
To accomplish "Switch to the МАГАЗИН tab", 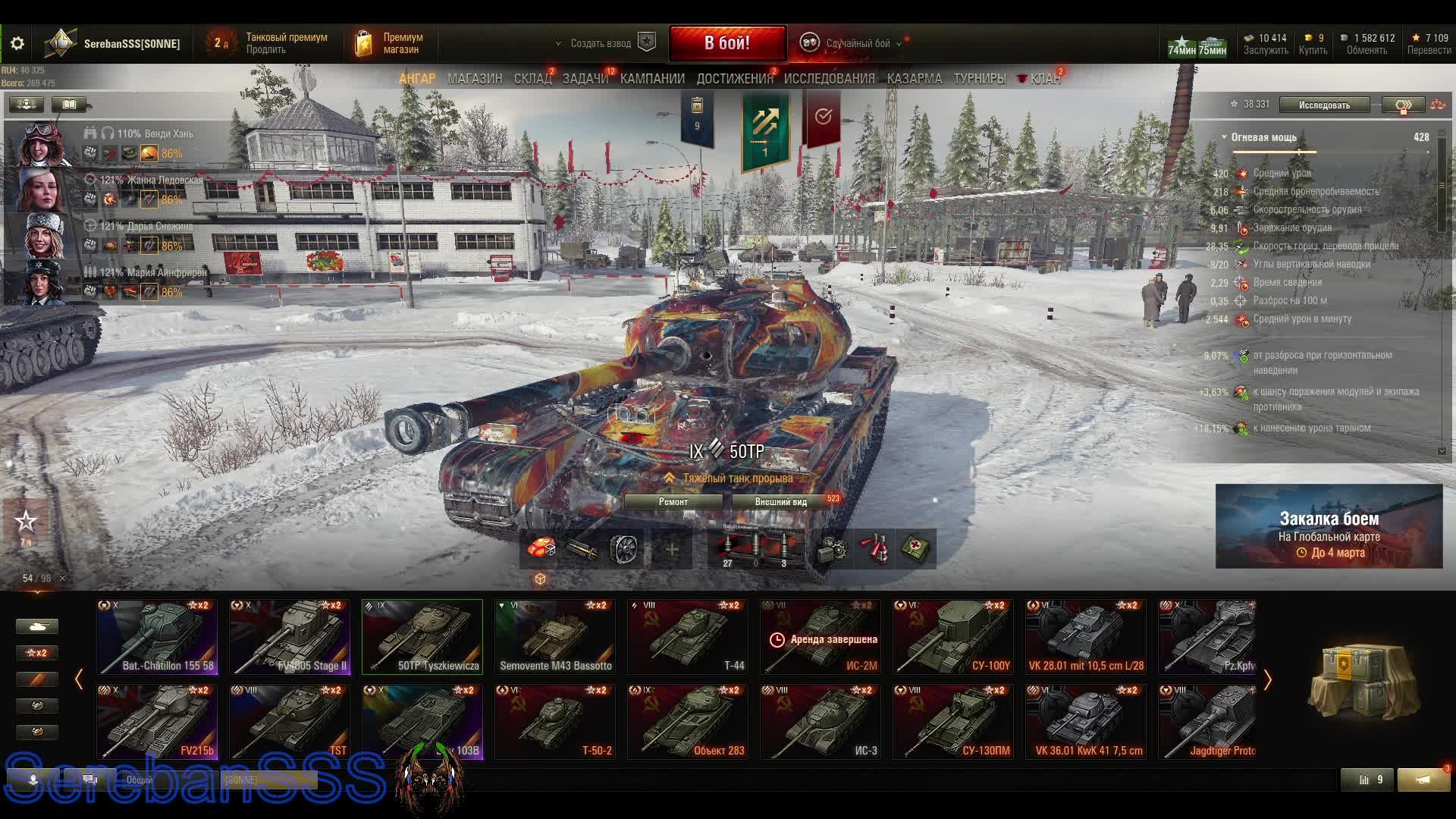I will tap(475, 79).
